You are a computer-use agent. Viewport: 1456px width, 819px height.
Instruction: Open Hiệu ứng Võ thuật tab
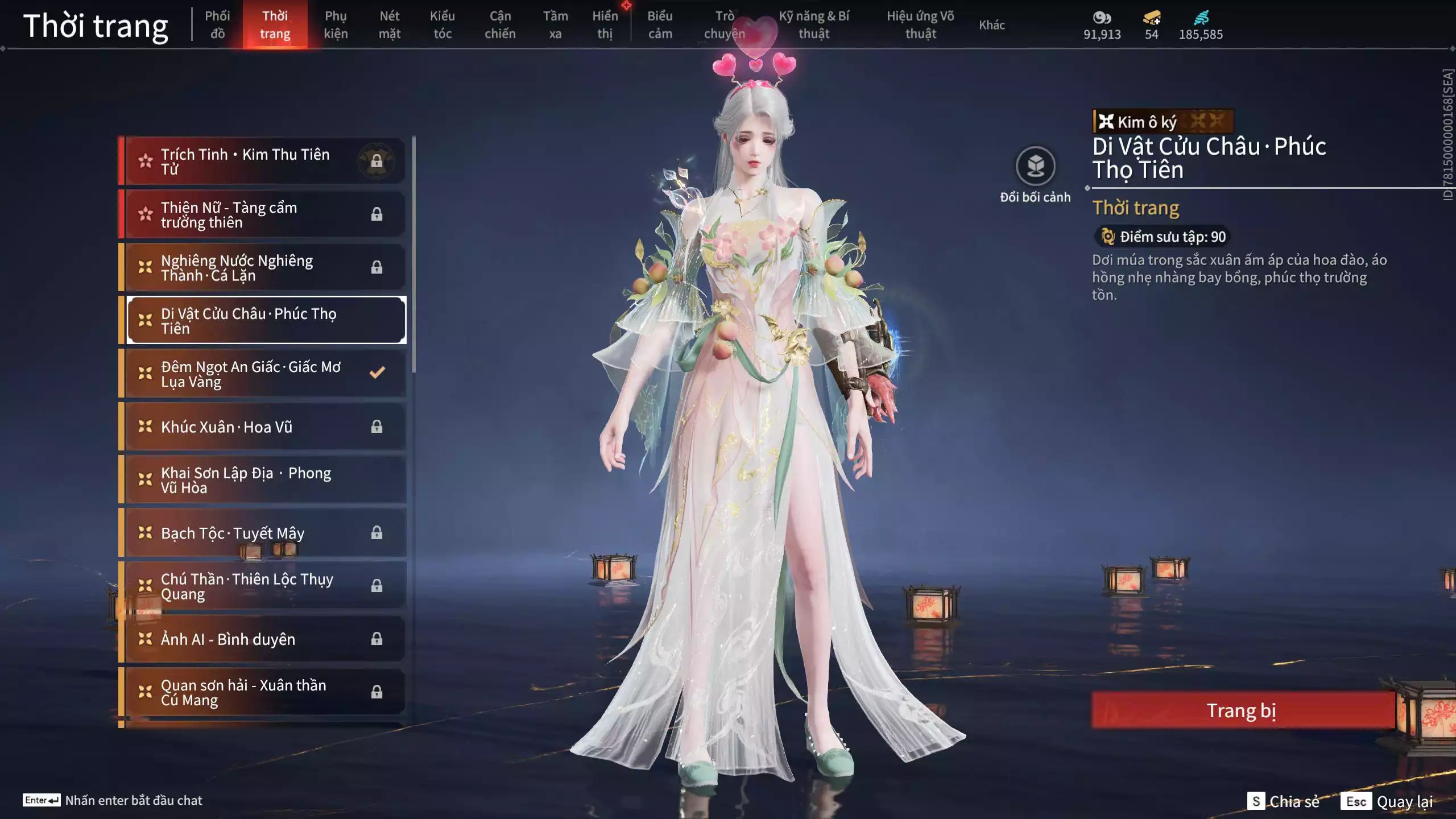point(920,24)
